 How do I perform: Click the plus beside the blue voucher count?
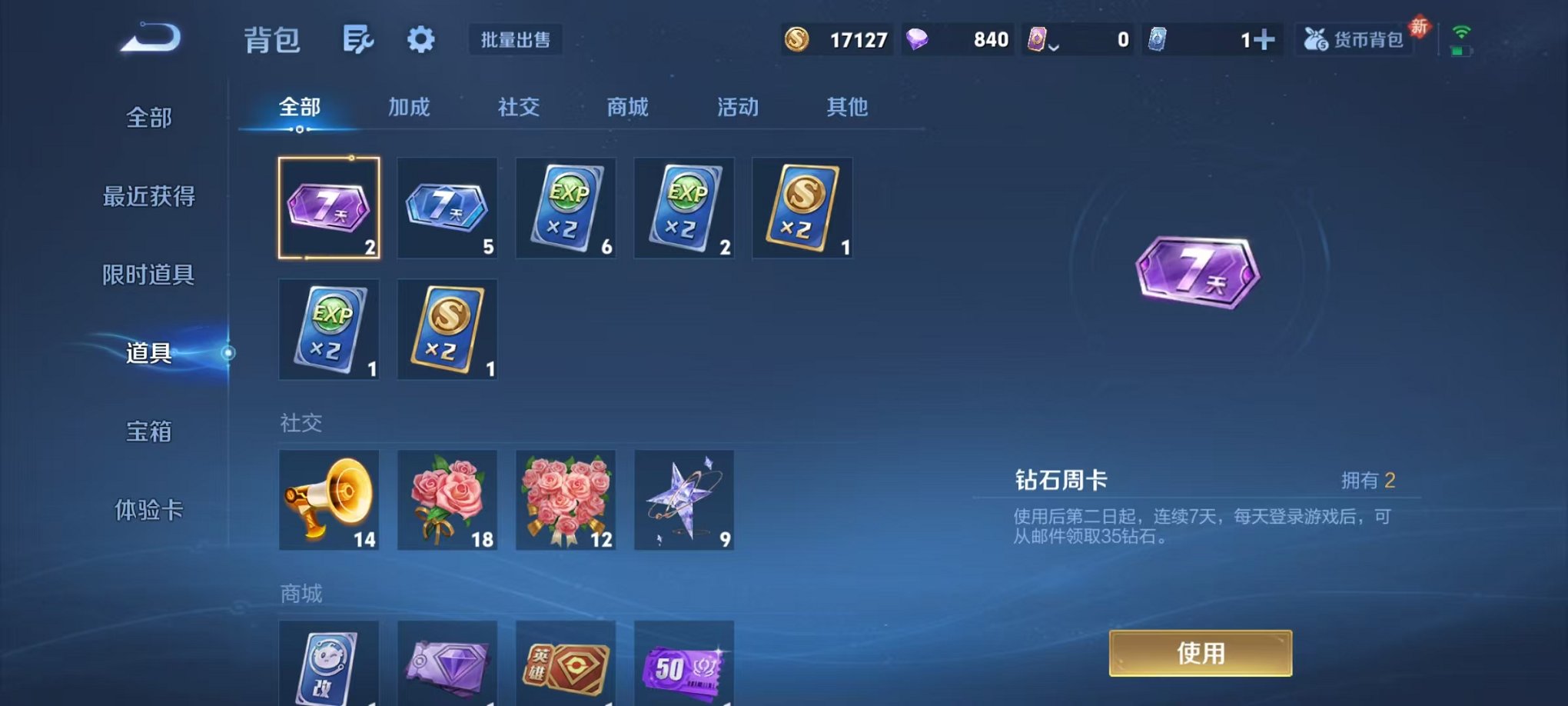coord(1265,37)
